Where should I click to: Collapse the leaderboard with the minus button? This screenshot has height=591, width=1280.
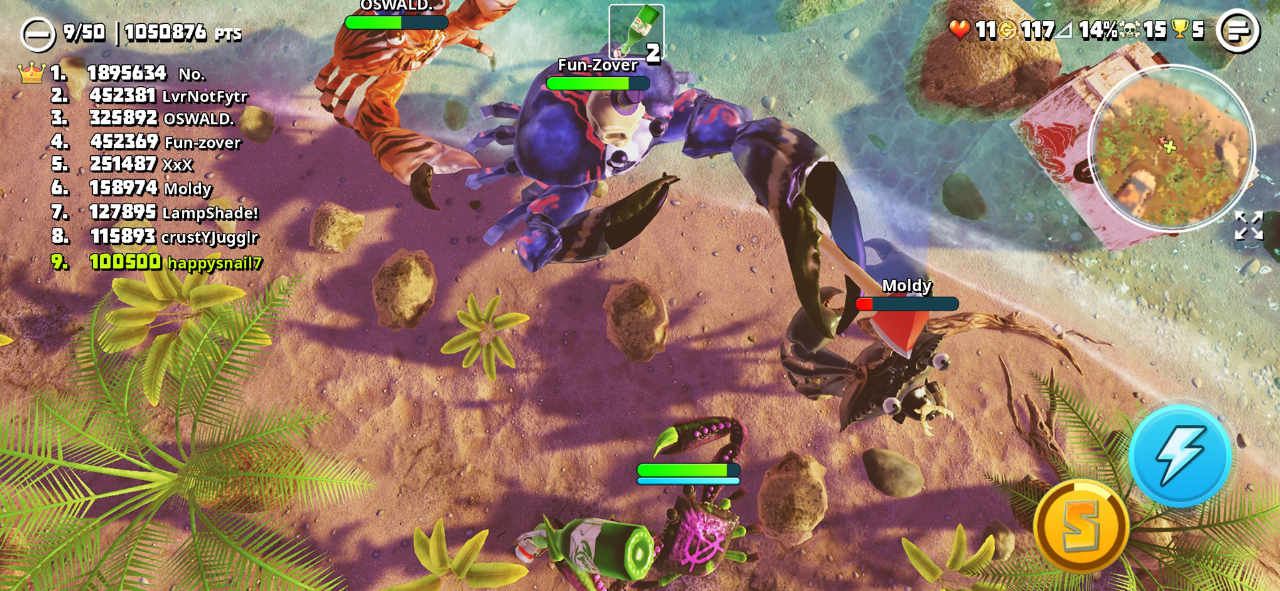38,34
